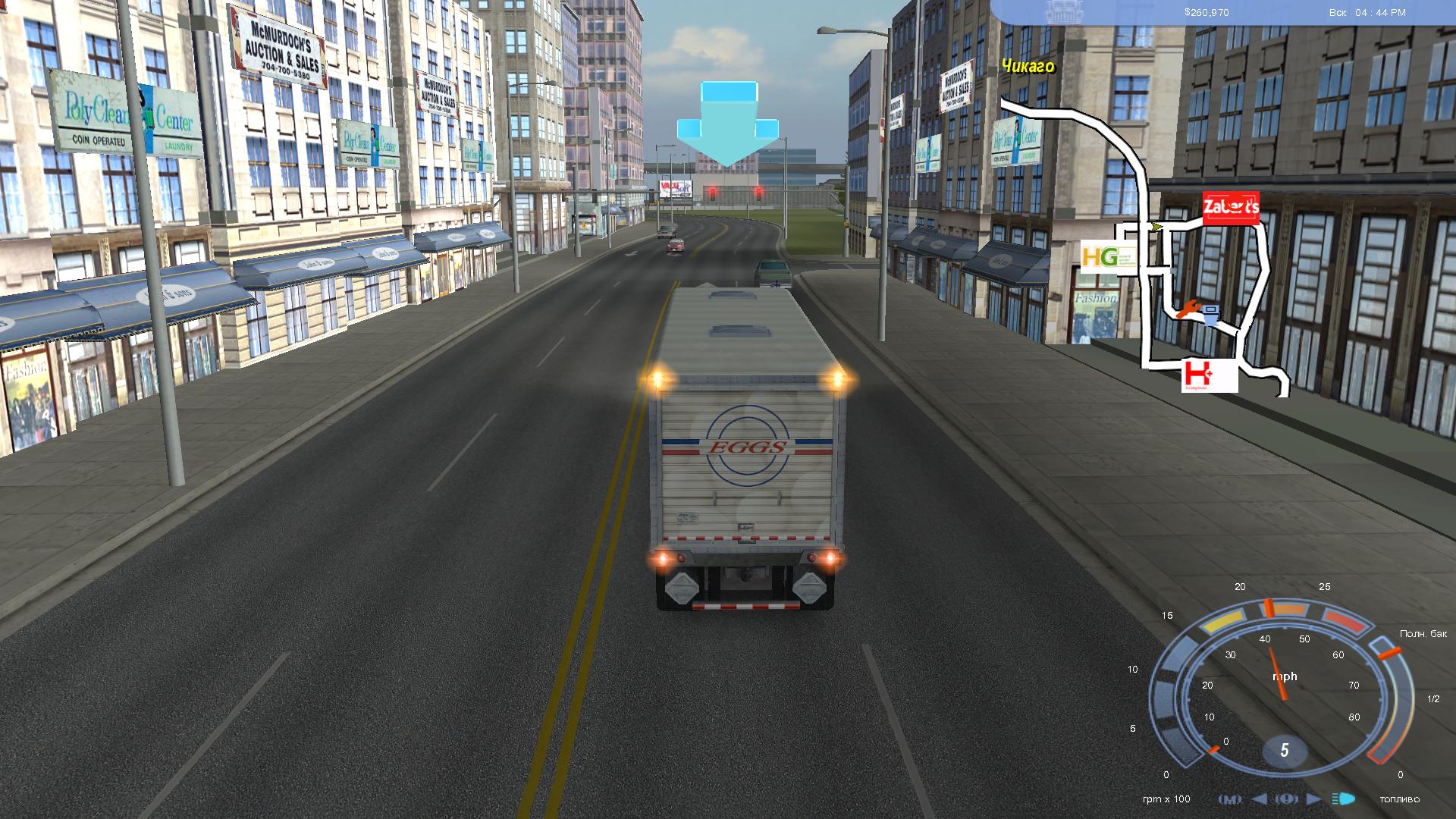The width and height of the screenshot is (1456, 819).
Task: Click the (M) indicator icon
Action: point(1230,799)
